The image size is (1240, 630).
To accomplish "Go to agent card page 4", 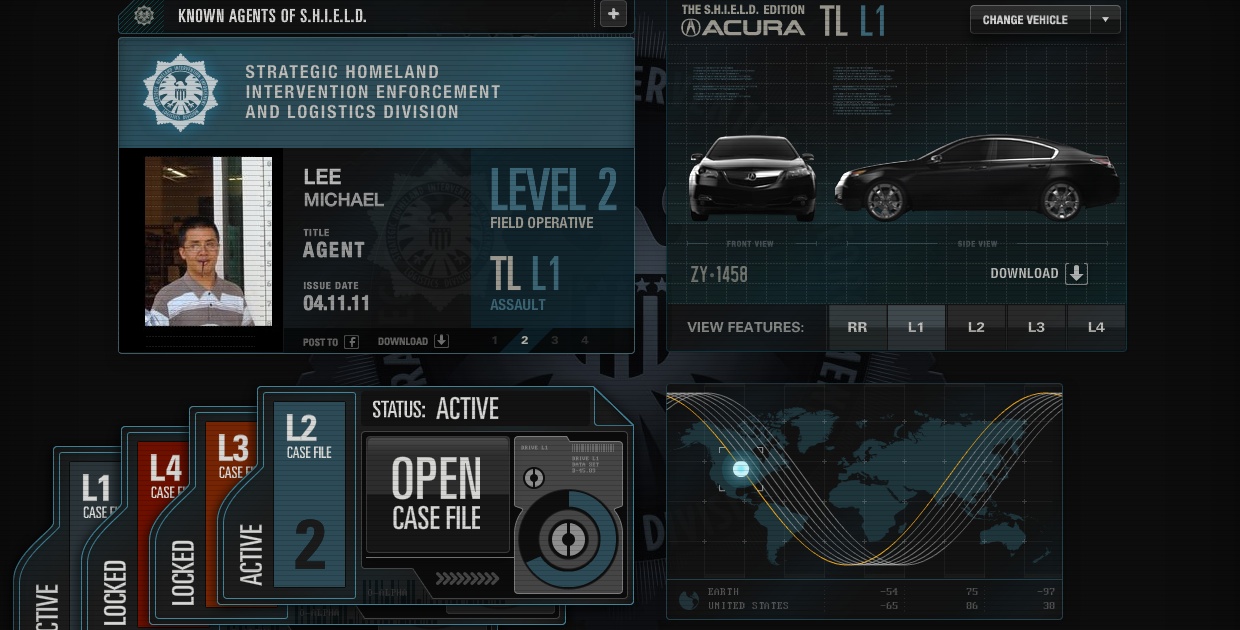I will click(x=585, y=341).
